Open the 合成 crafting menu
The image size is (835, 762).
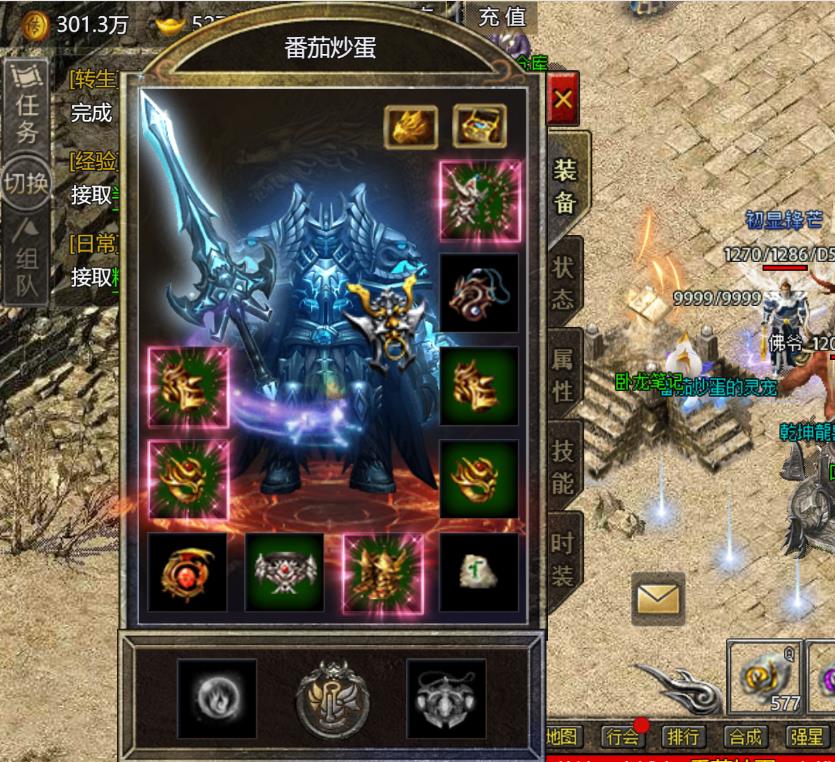click(745, 737)
